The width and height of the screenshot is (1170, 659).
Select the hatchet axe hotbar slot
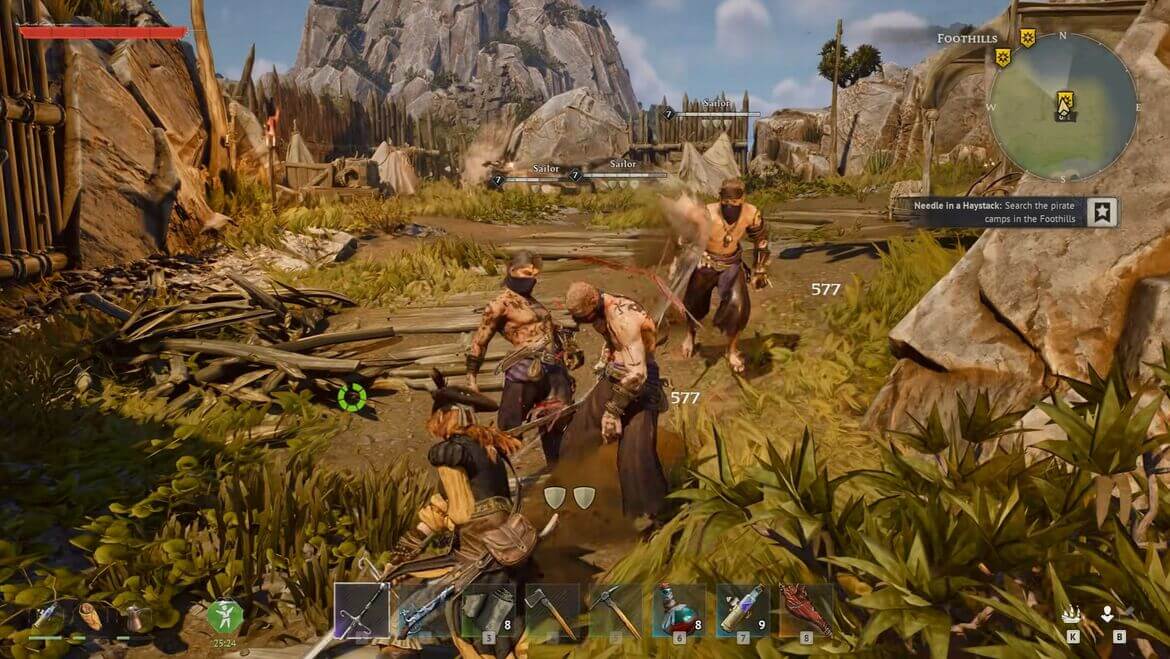point(552,610)
